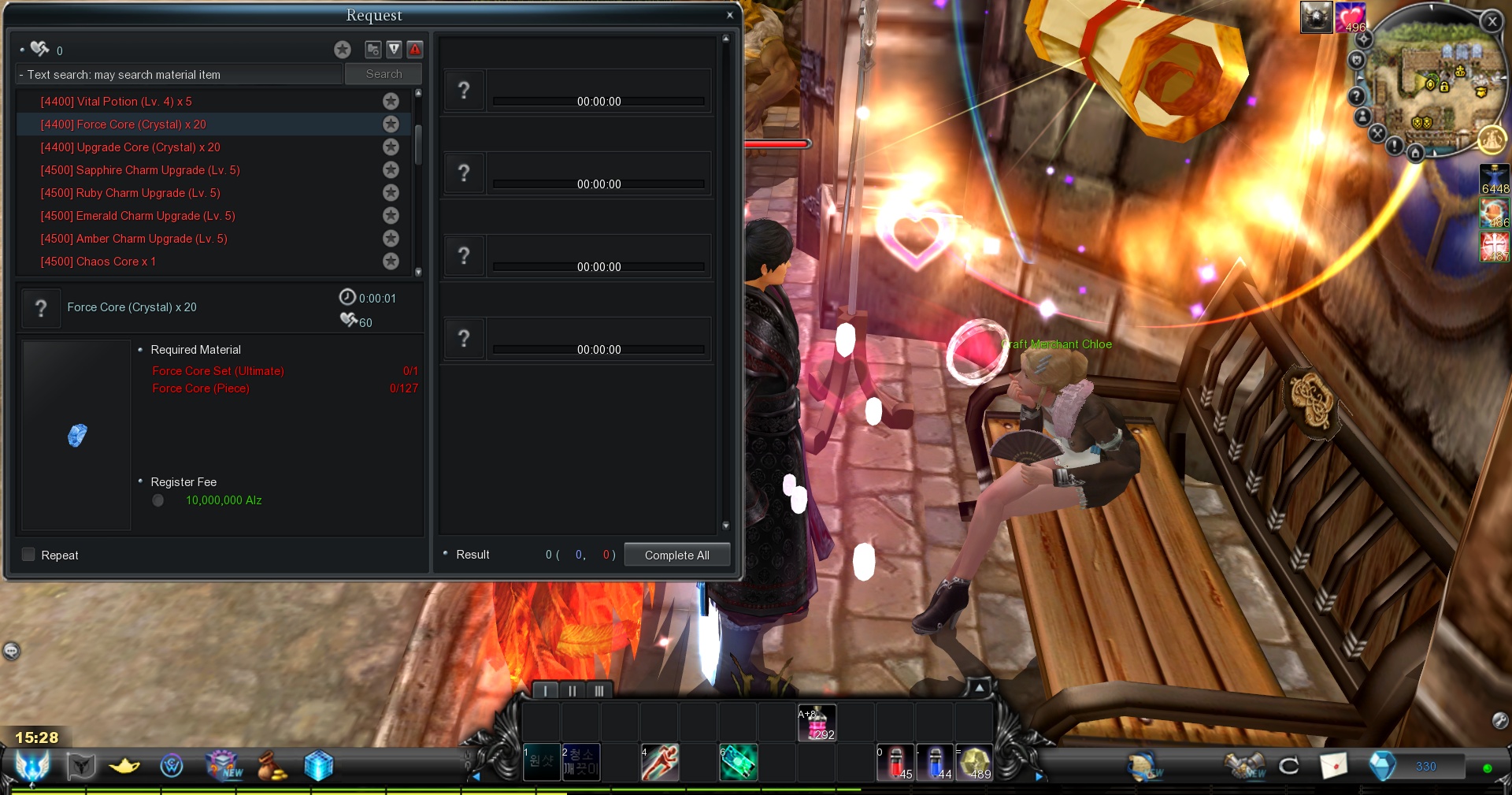Viewport: 1512px width, 795px height.
Task: Open the red warning filter icon
Action: click(x=415, y=50)
